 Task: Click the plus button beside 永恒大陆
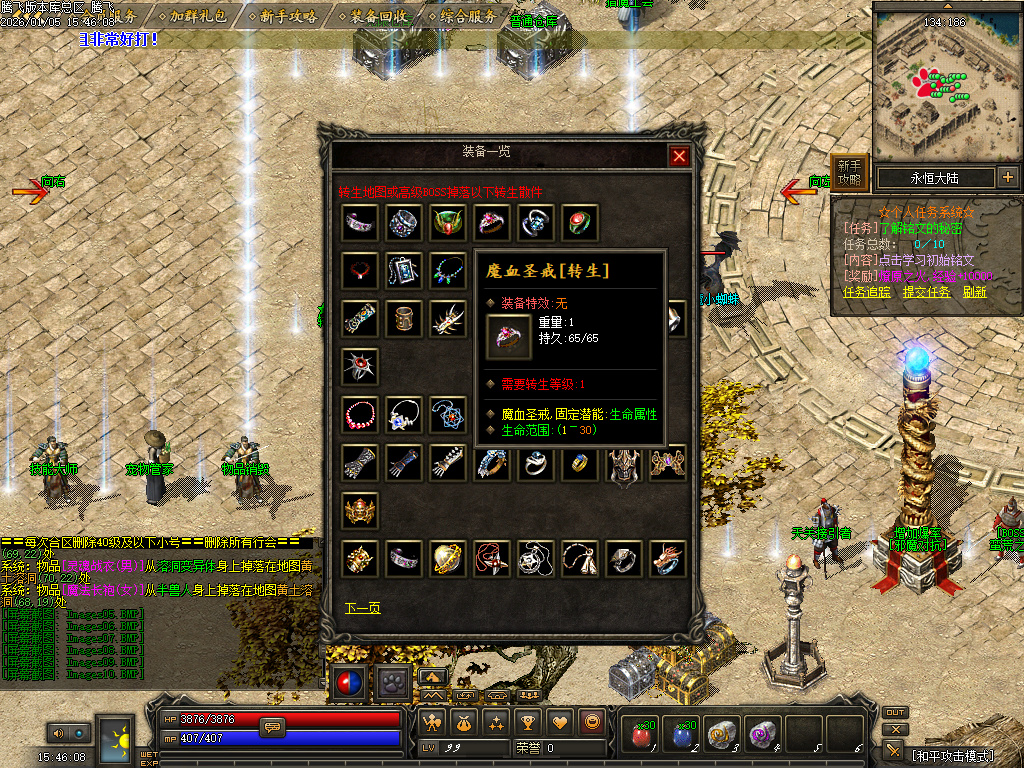[x=1007, y=178]
